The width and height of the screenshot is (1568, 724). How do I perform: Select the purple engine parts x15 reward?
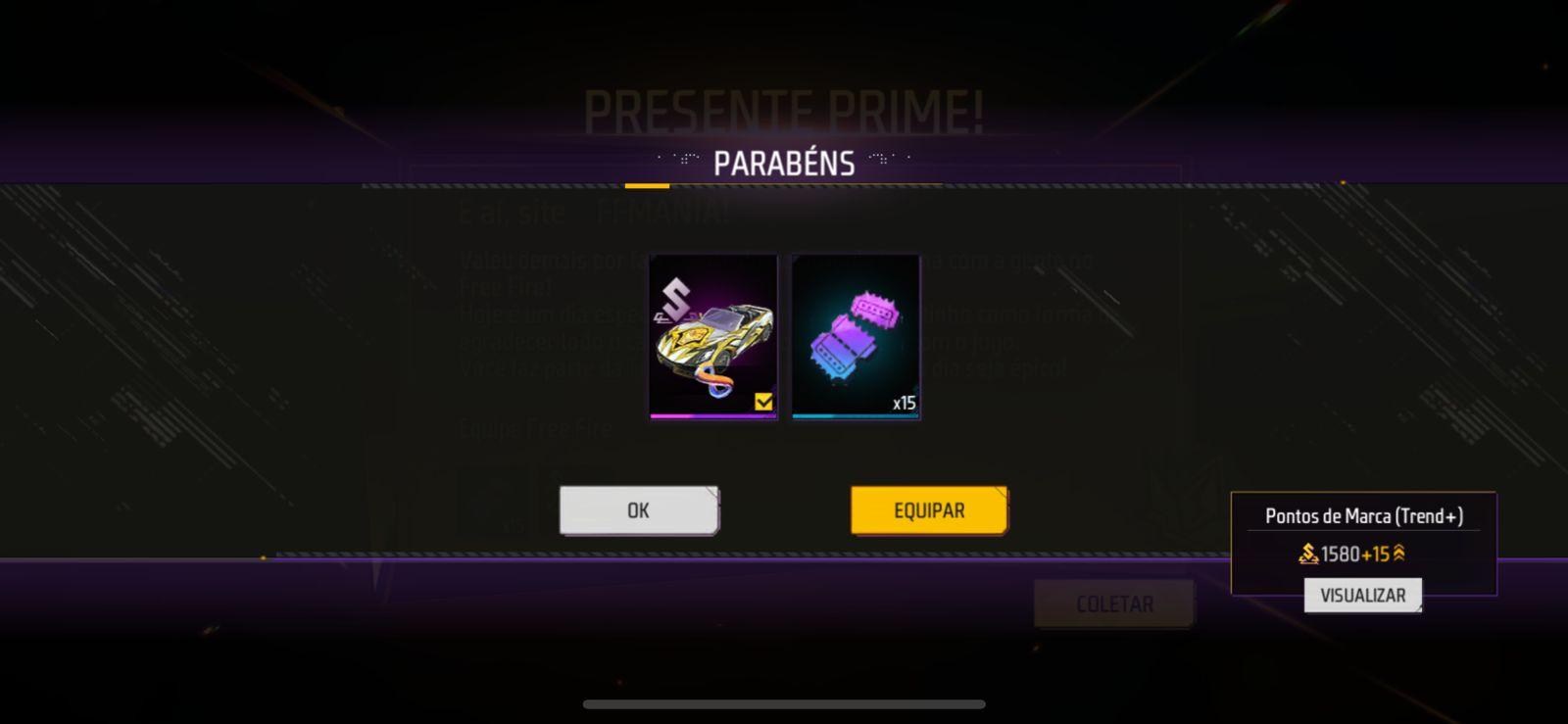[854, 337]
